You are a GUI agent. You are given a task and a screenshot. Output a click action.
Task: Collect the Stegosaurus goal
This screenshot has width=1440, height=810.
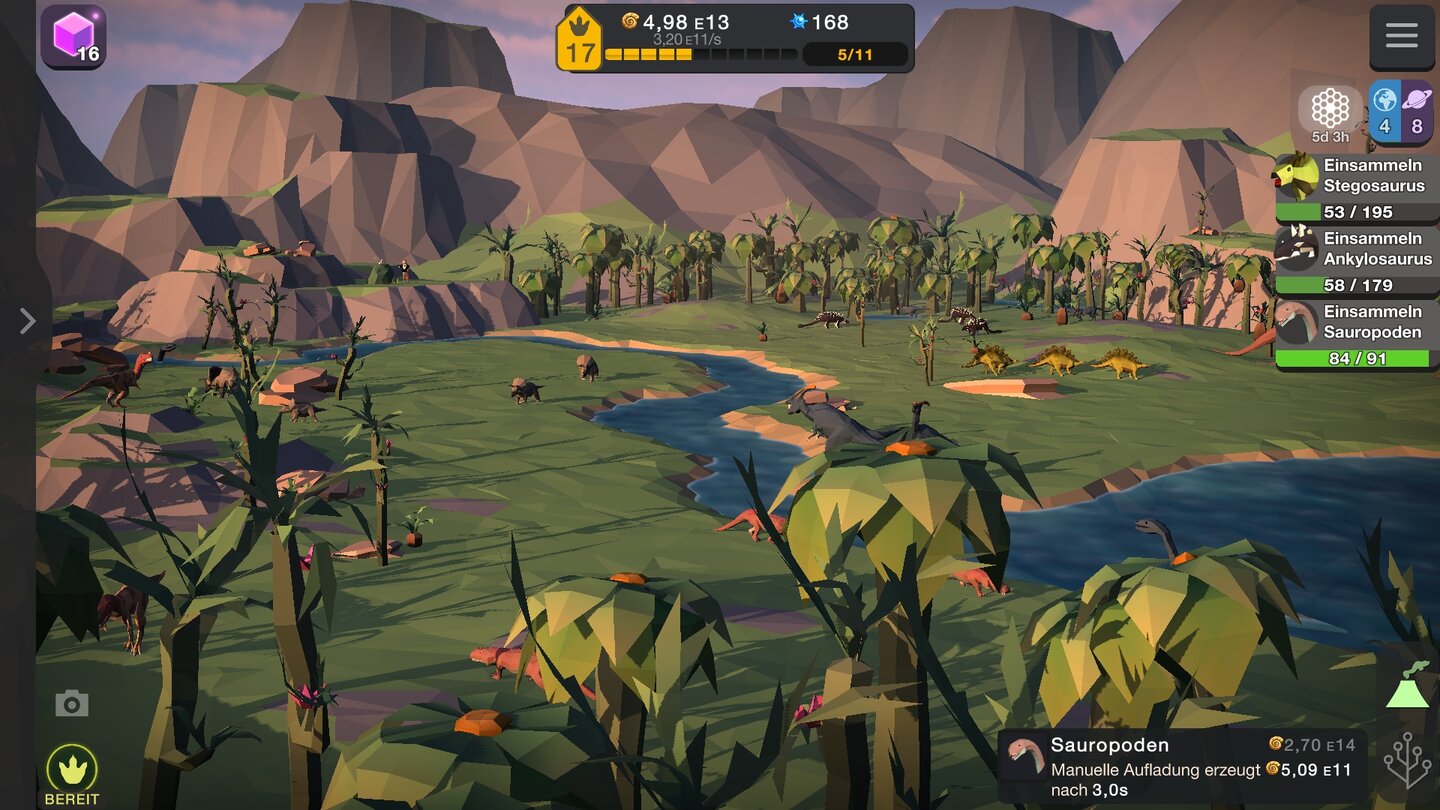pos(1356,187)
